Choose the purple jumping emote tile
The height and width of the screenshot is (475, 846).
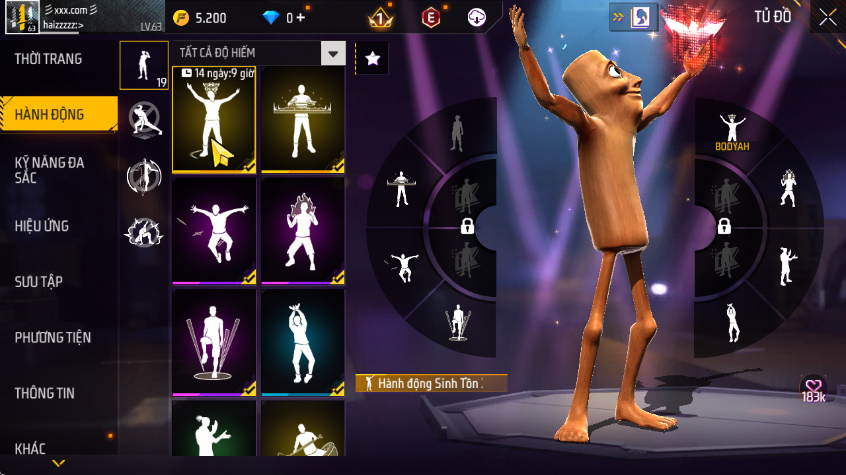pyautogui.click(x=213, y=231)
